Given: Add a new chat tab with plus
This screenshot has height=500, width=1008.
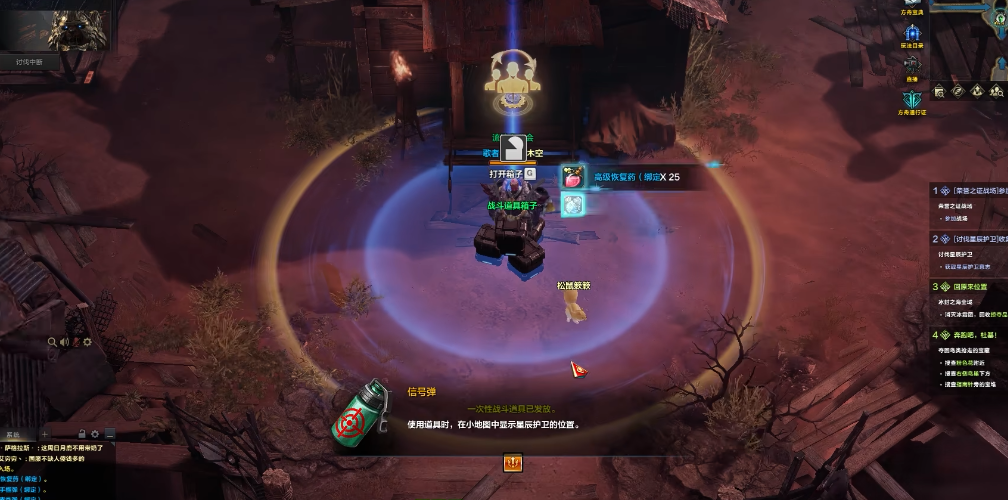Looking at the screenshot, I should (43, 433).
